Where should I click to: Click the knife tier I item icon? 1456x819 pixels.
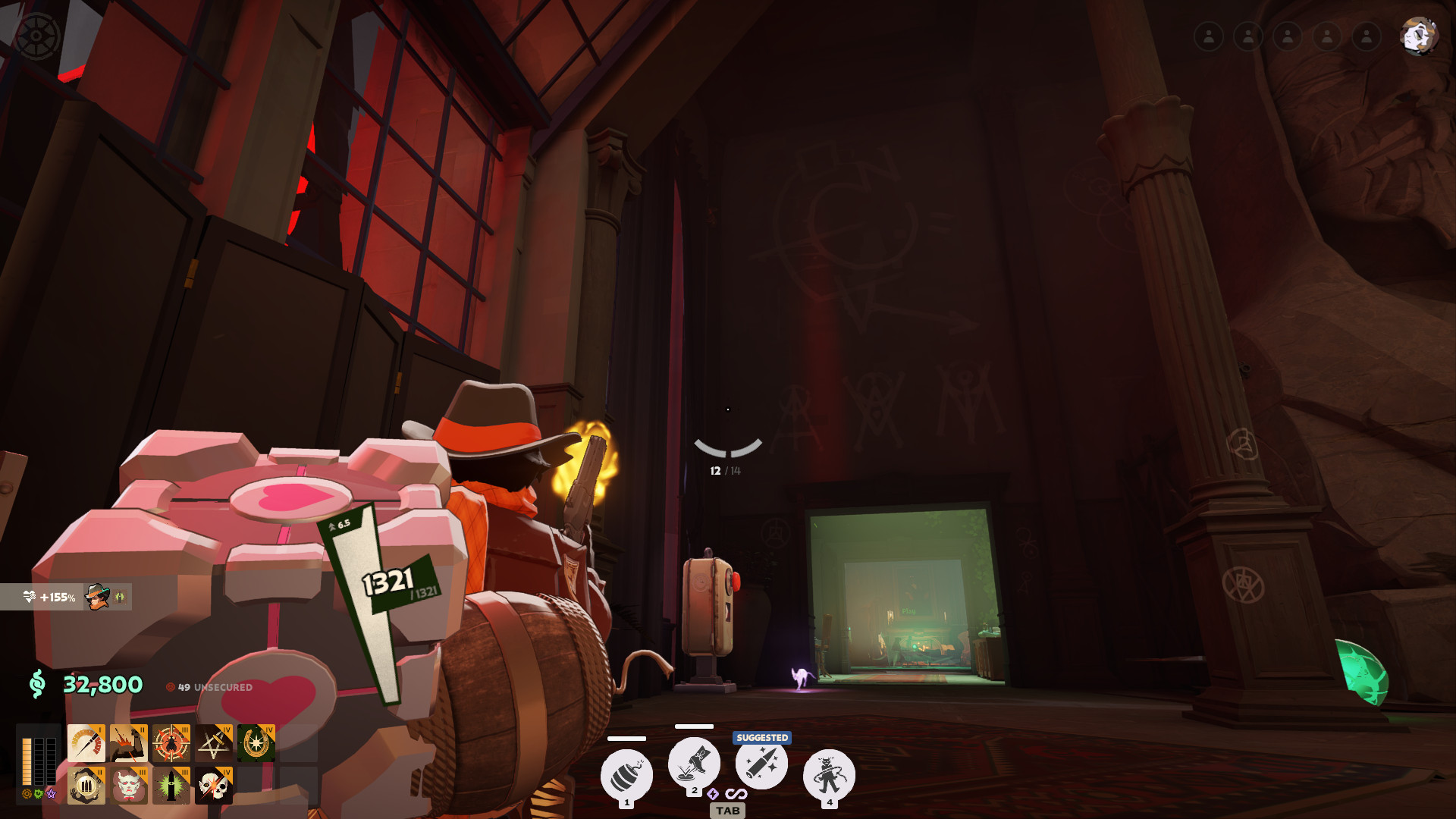[86, 743]
